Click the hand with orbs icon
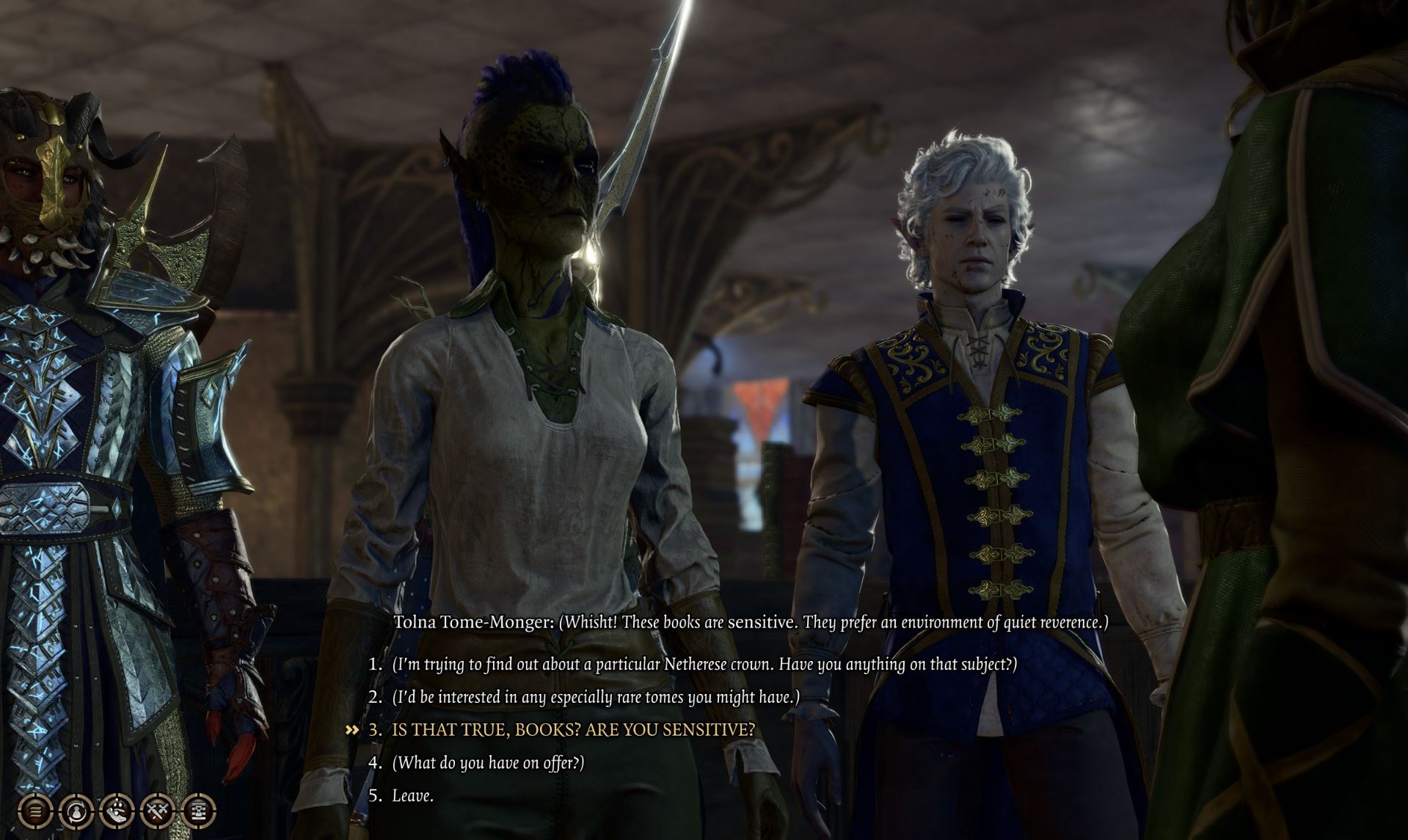The width and height of the screenshot is (1408, 840). click(x=117, y=811)
